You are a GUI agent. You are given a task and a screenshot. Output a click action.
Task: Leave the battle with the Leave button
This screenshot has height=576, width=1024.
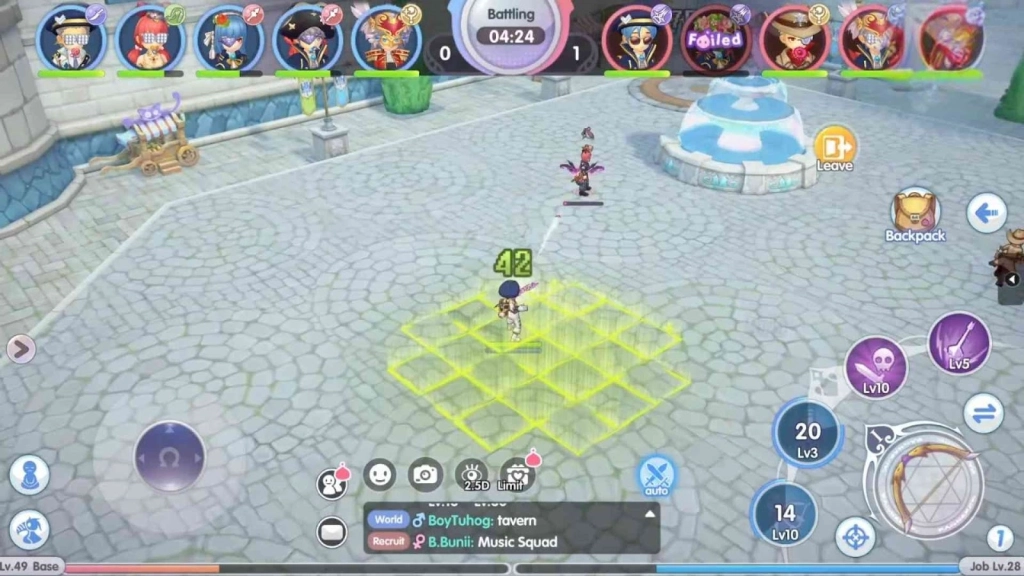click(834, 148)
